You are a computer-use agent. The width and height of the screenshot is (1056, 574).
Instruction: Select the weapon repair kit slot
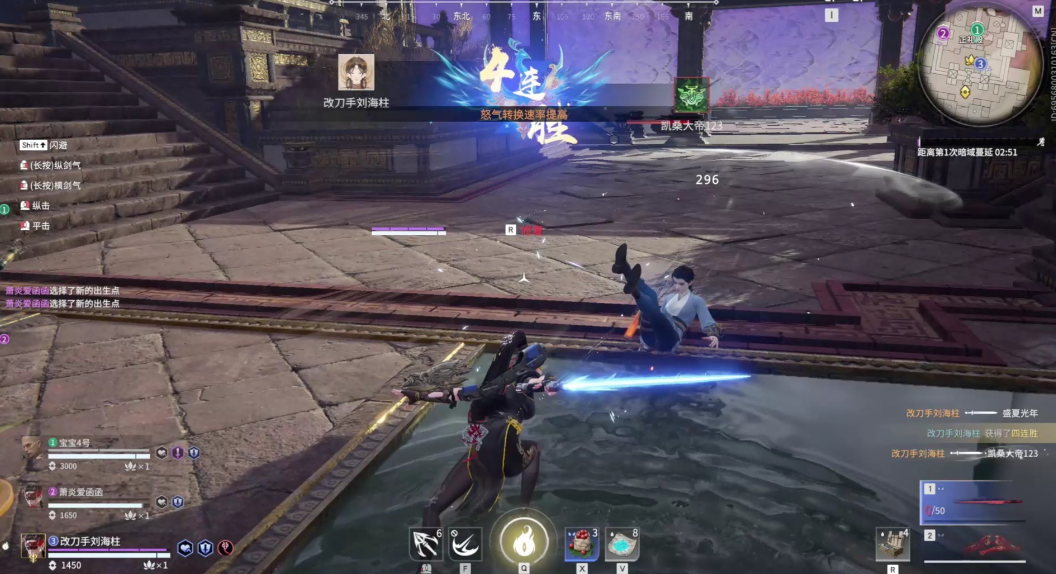pos(892,544)
